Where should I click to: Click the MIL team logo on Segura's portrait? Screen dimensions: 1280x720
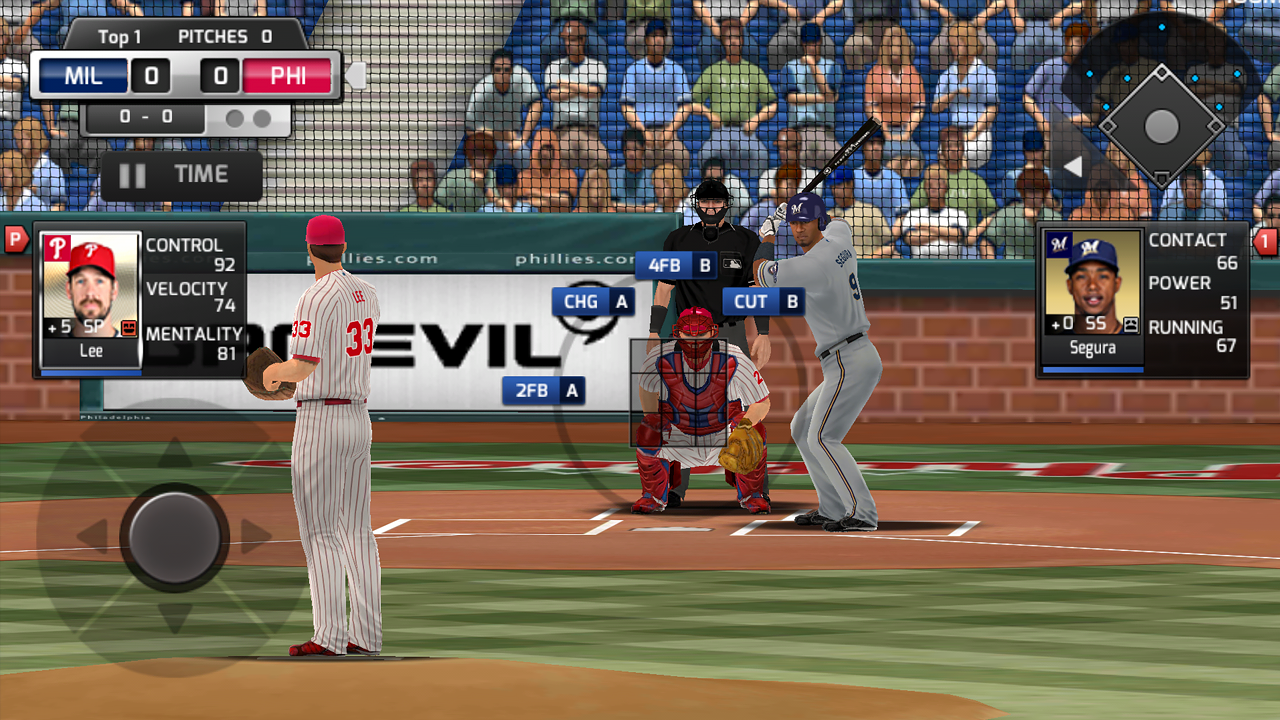point(1058,243)
